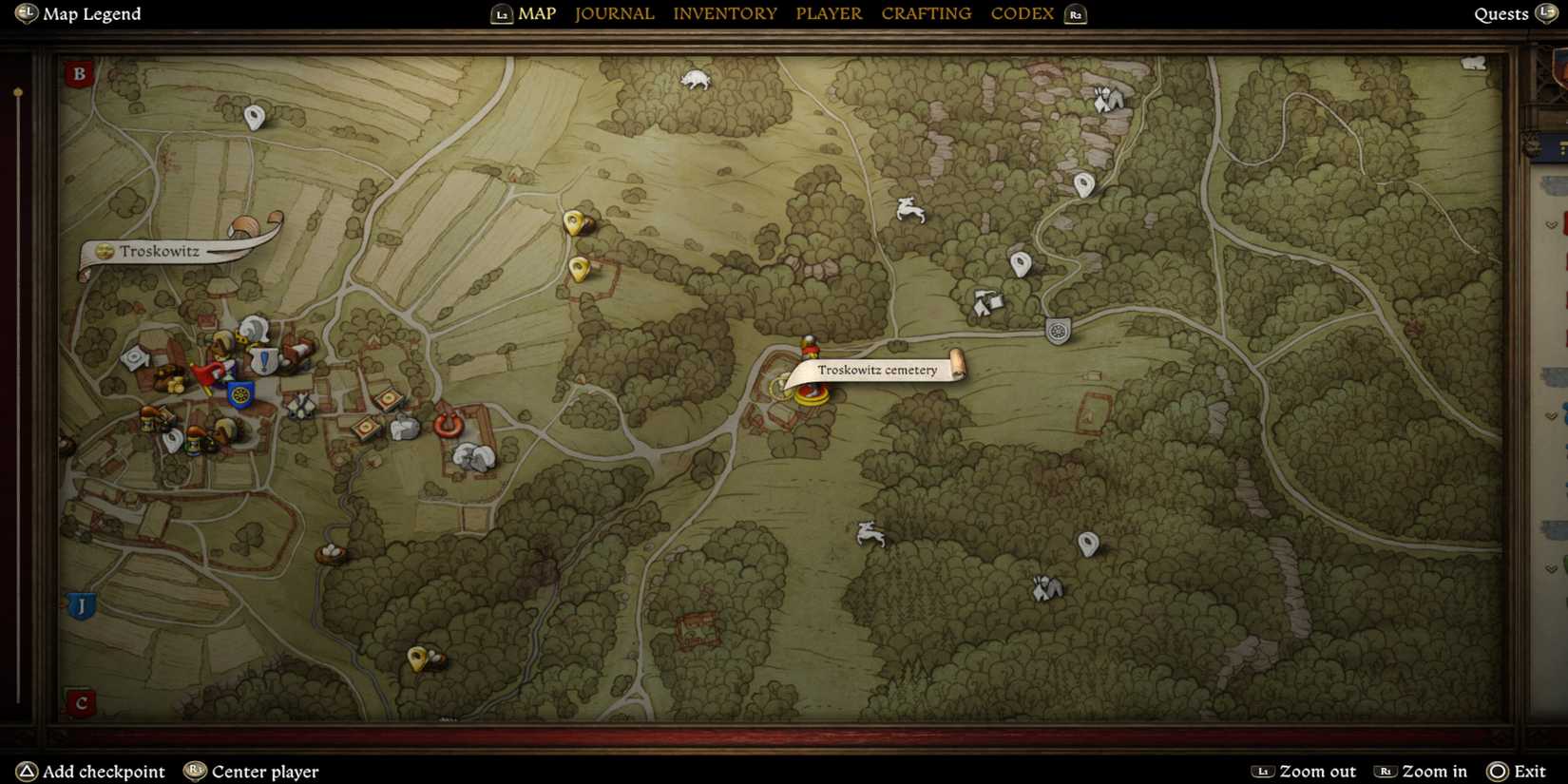Select the red horseshoe blacksmith icon
Image resolution: width=1568 pixels, height=784 pixels.
tap(449, 424)
